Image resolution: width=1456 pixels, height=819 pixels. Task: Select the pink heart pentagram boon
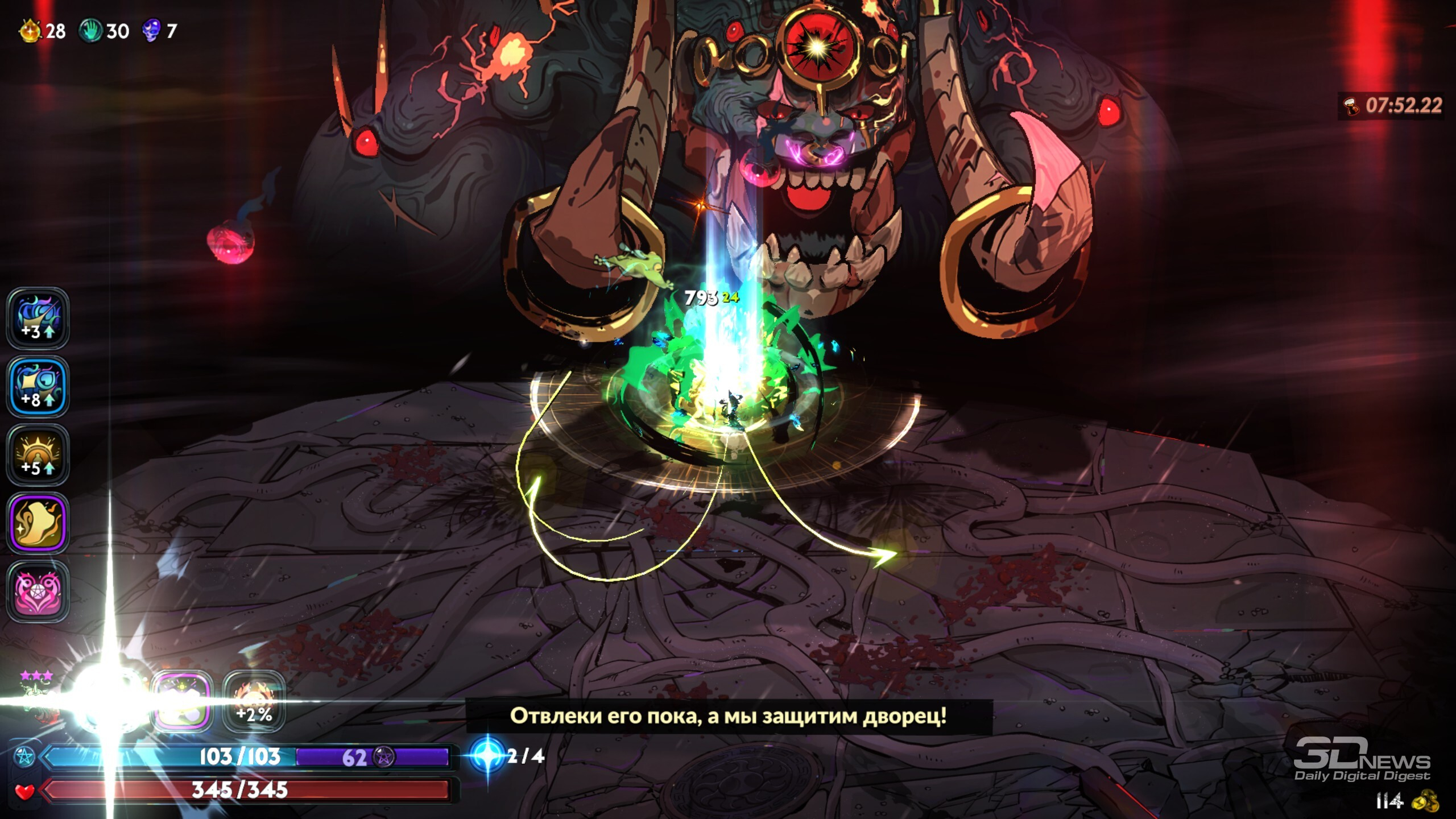[38, 591]
